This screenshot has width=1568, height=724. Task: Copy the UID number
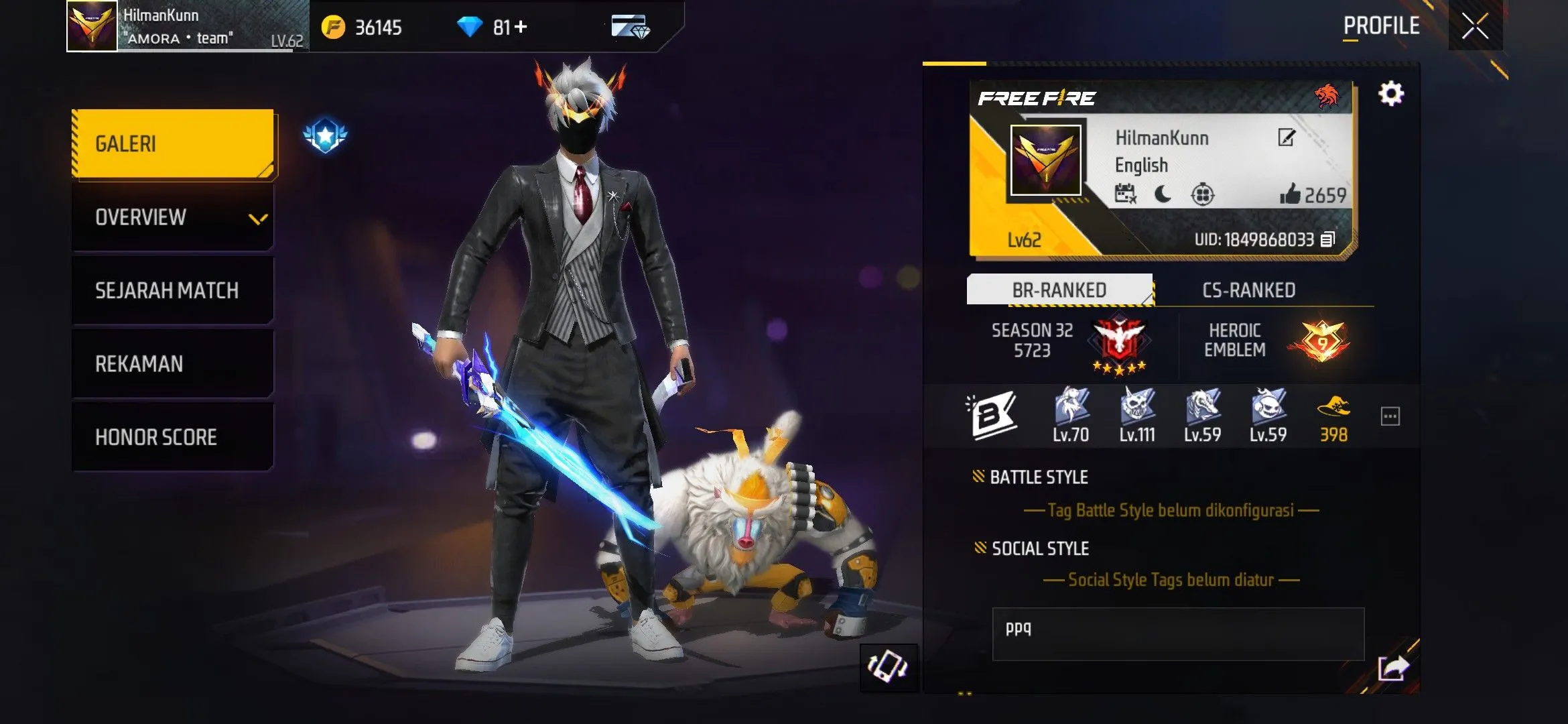click(1327, 240)
